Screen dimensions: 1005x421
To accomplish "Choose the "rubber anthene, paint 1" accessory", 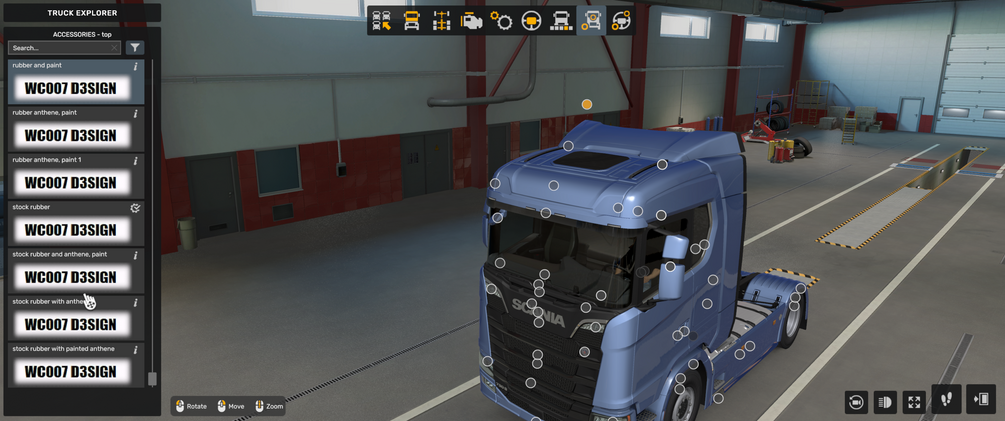I will tap(70, 183).
